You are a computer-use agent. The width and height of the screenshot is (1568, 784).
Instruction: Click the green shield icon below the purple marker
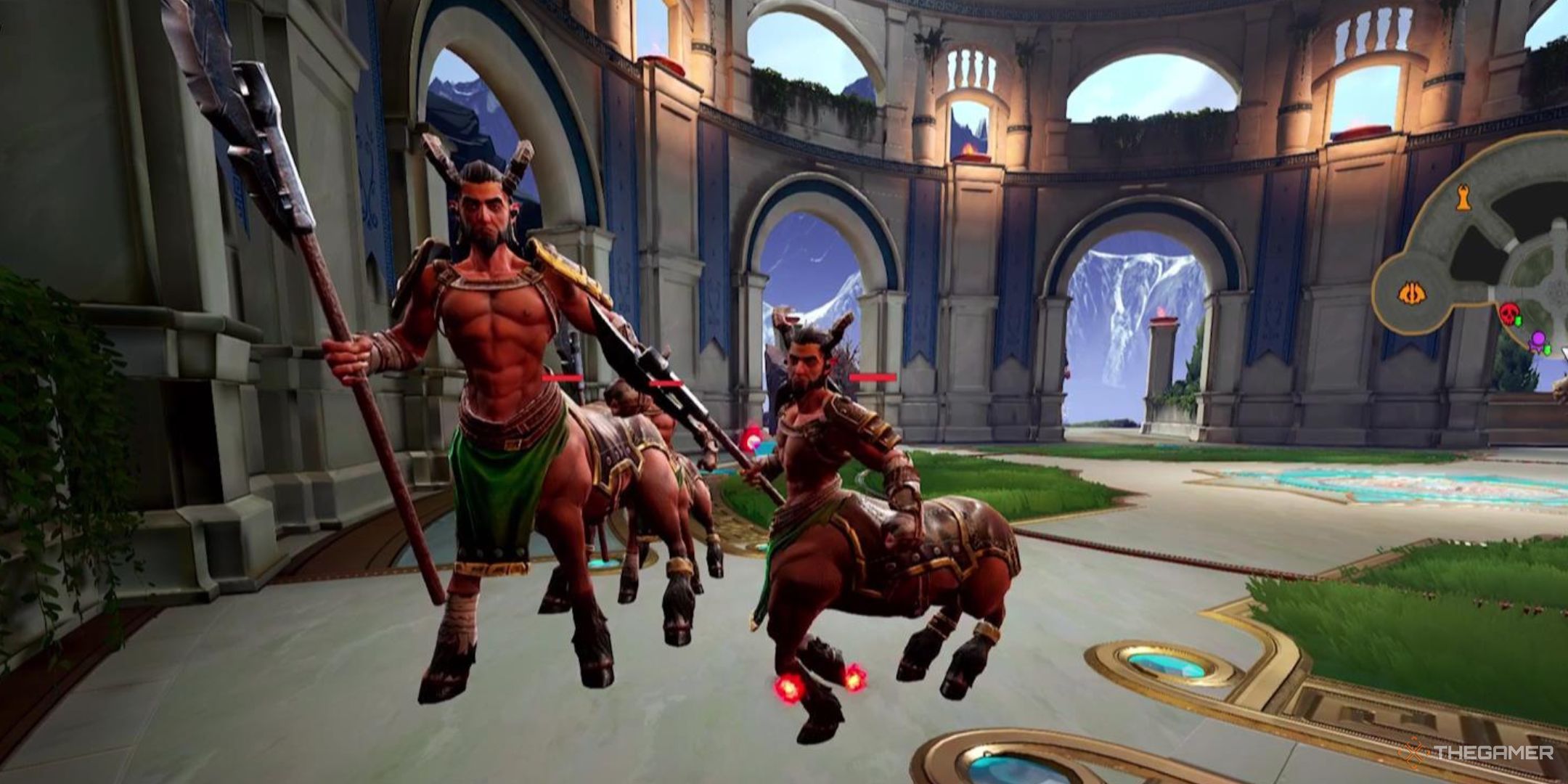coord(1548,350)
